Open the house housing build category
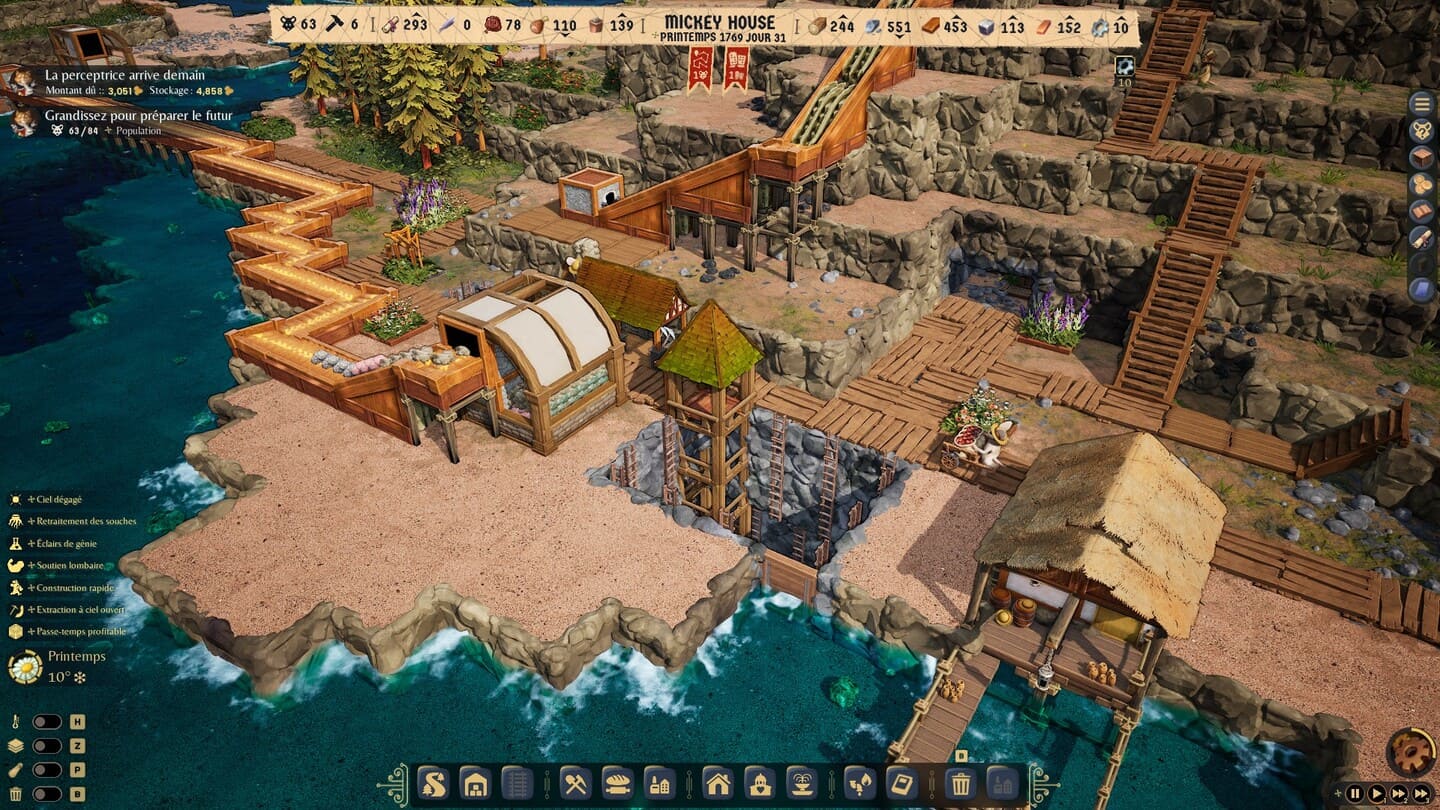Image resolution: width=1440 pixels, height=810 pixels. pyautogui.click(x=717, y=782)
